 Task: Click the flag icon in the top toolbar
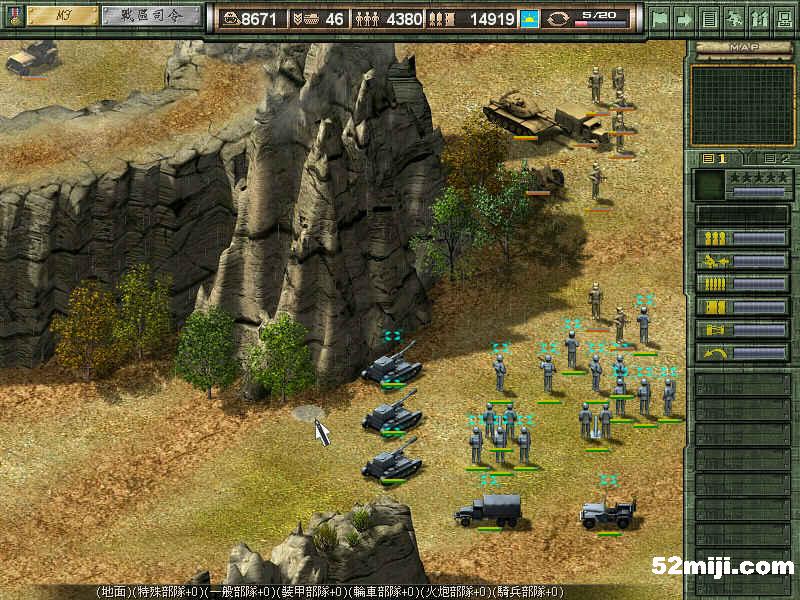660,18
